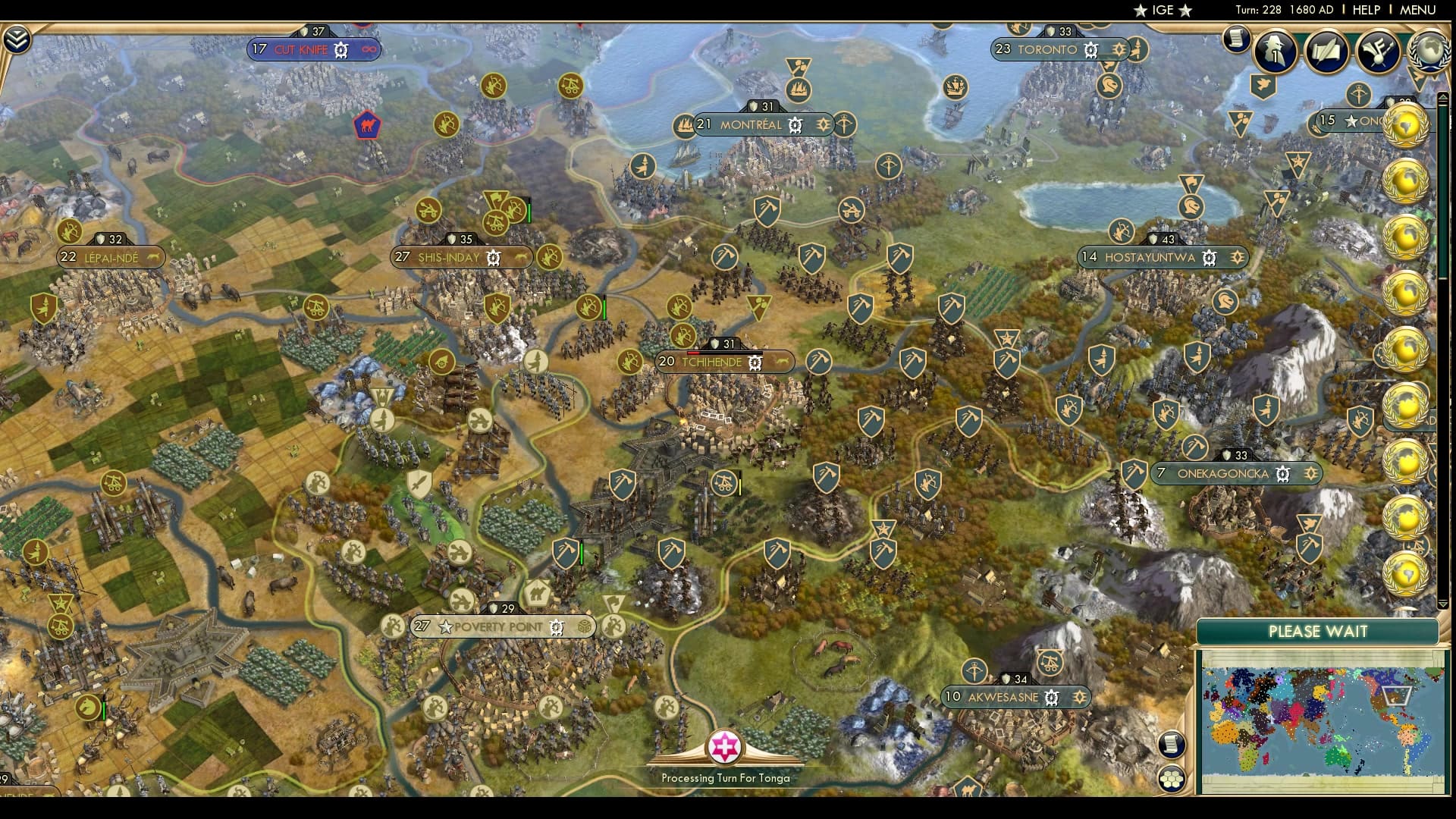Enter Poverty Point's city view
Viewport: 1456px width, 819px height.
point(497,626)
